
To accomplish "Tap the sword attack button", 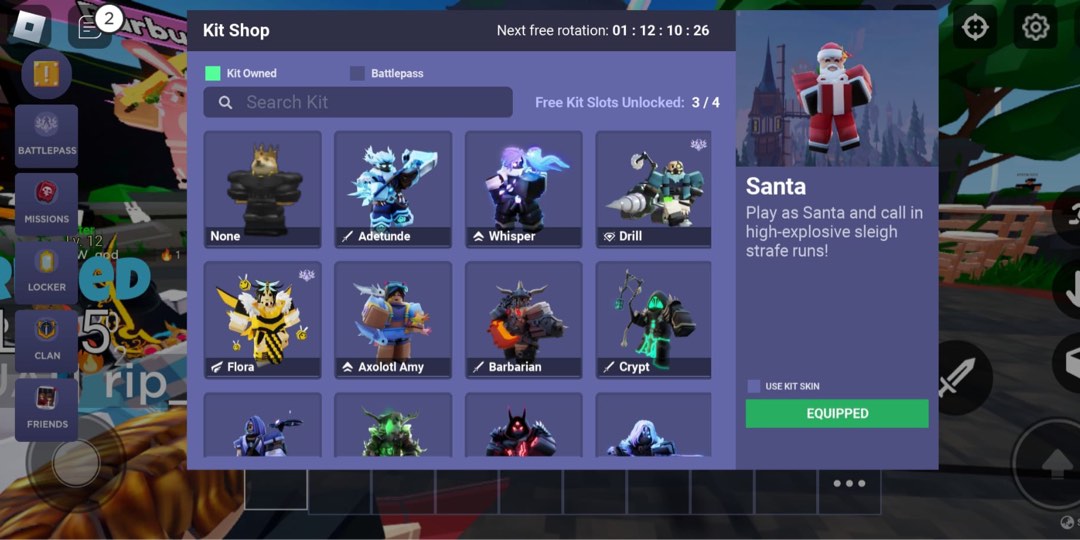I will point(955,378).
